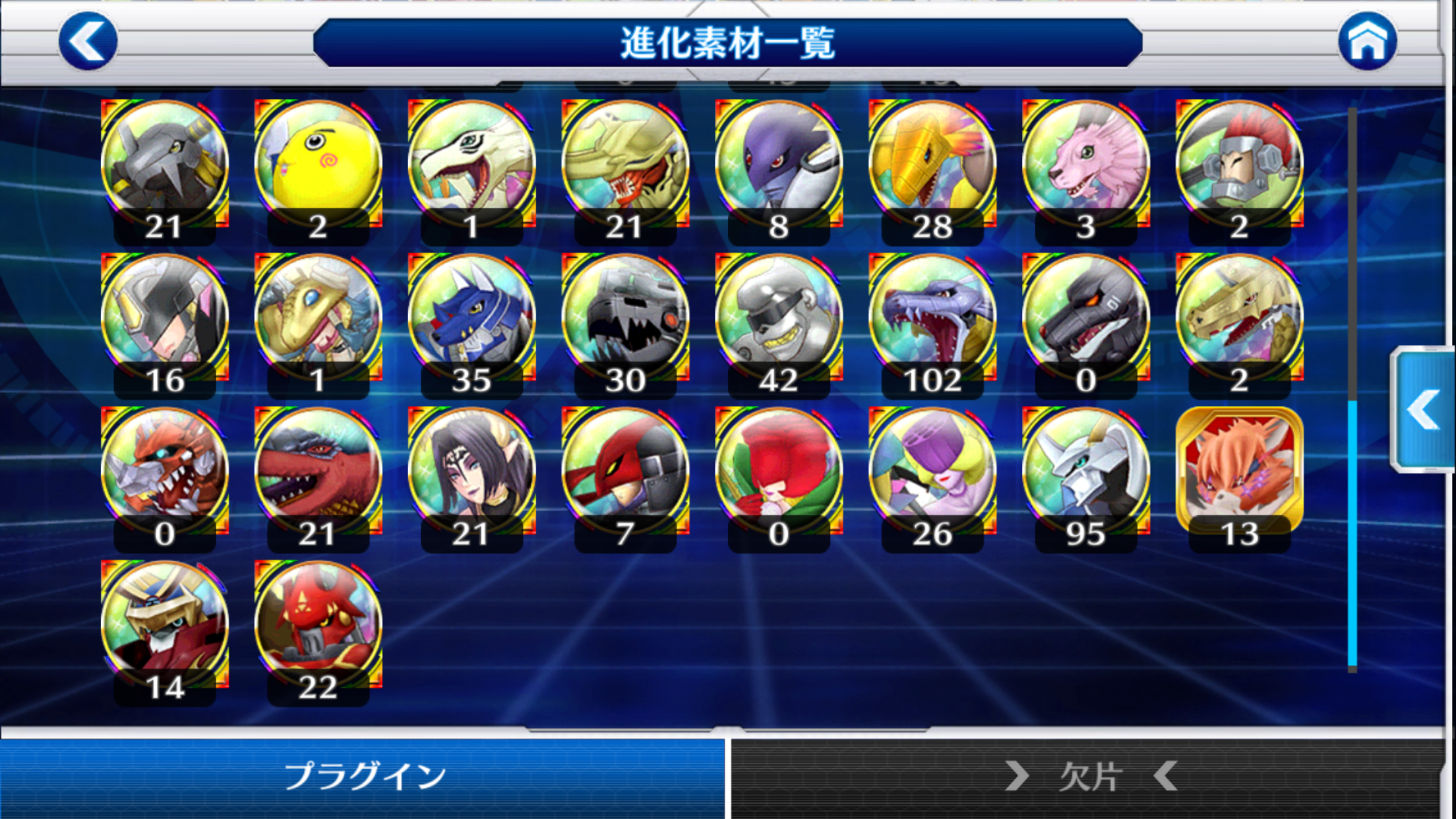Click the blue vertical scrollbar thumb
The height and width of the screenshot is (819, 1456).
1352,533
